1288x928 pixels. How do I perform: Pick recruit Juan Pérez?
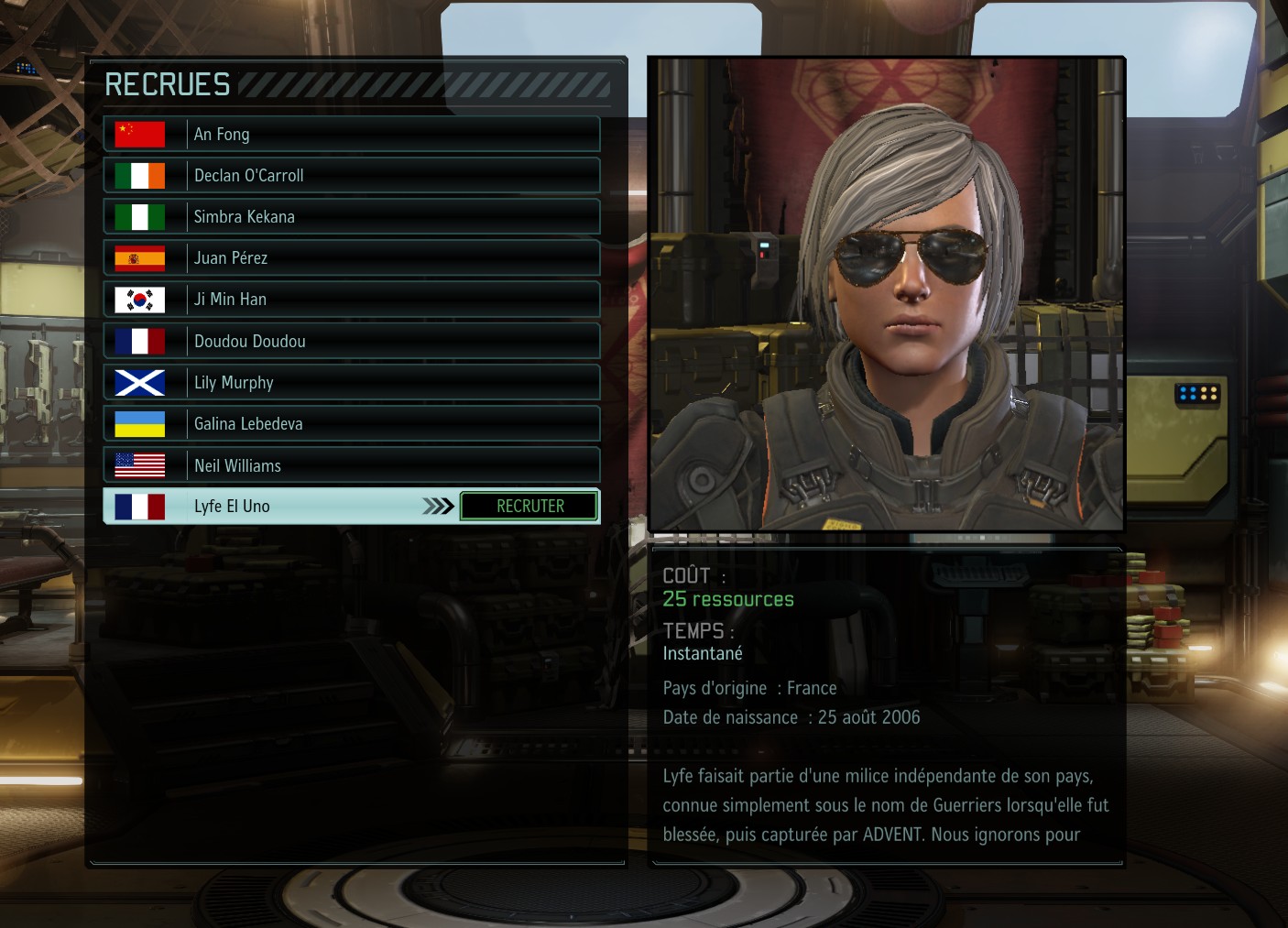[x=352, y=257]
